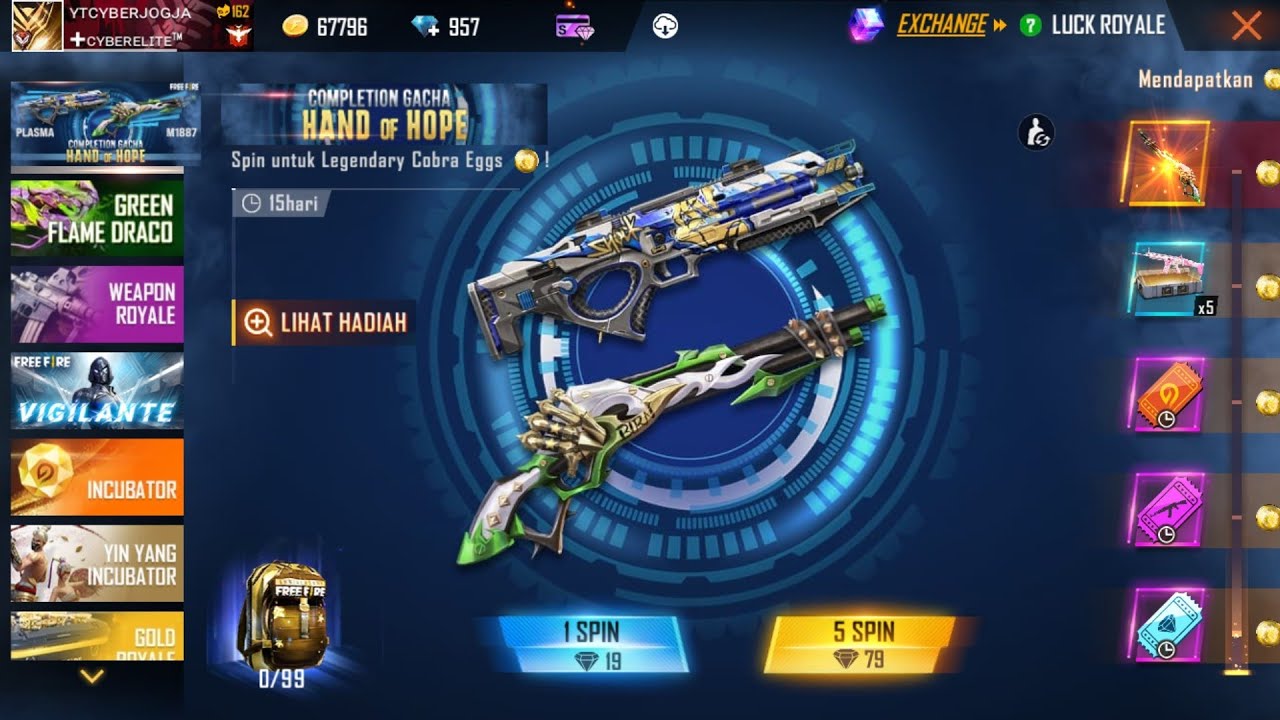This screenshot has height=720, width=1280.
Task: Open the Weapon Royale tab
Action: point(97,304)
